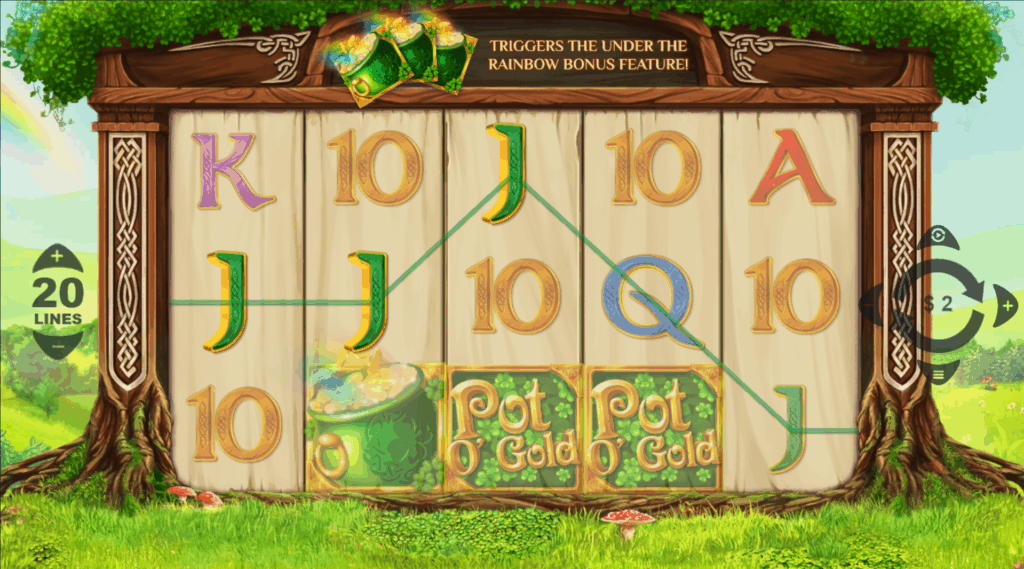Start autoplay using the top play icon
This screenshot has height=569, width=1024.
937,237
